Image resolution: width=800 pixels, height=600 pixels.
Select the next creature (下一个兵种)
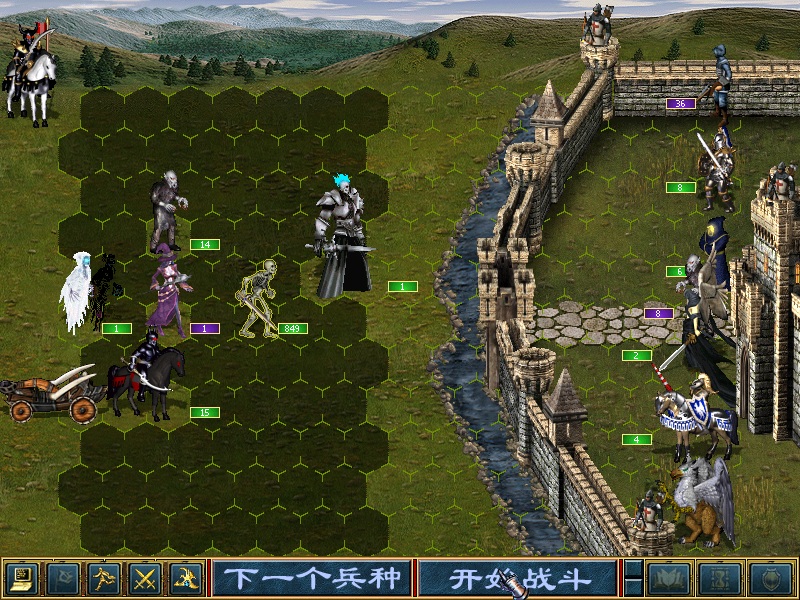pyautogui.click(x=311, y=577)
